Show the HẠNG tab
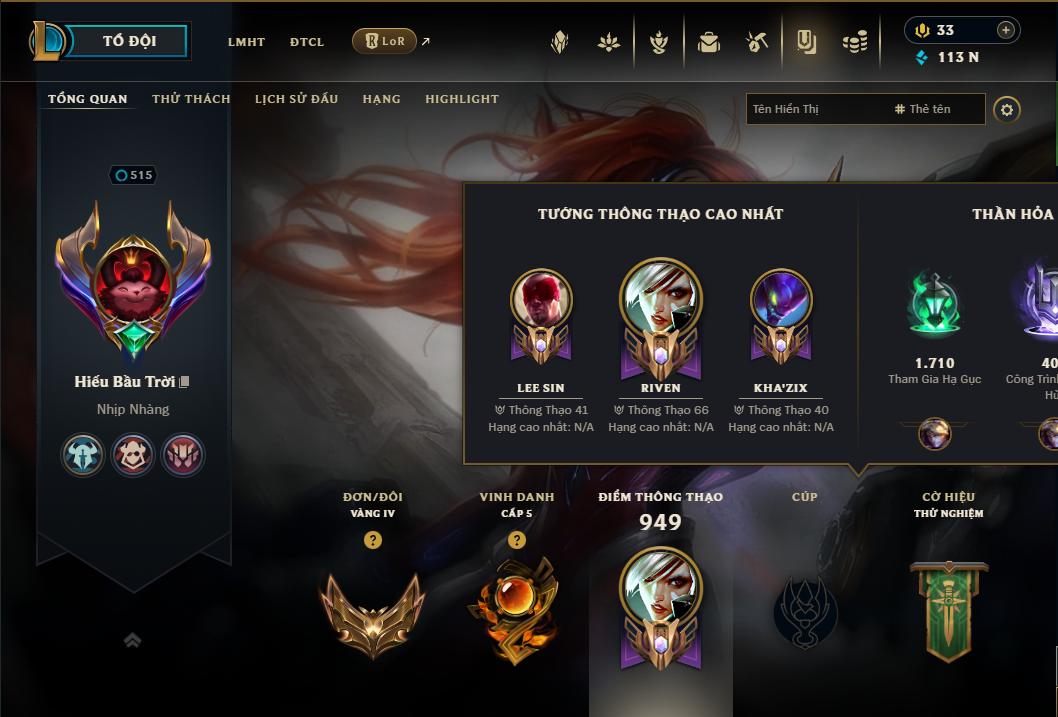The height and width of the screenshot is (717, 1058). 381,99
